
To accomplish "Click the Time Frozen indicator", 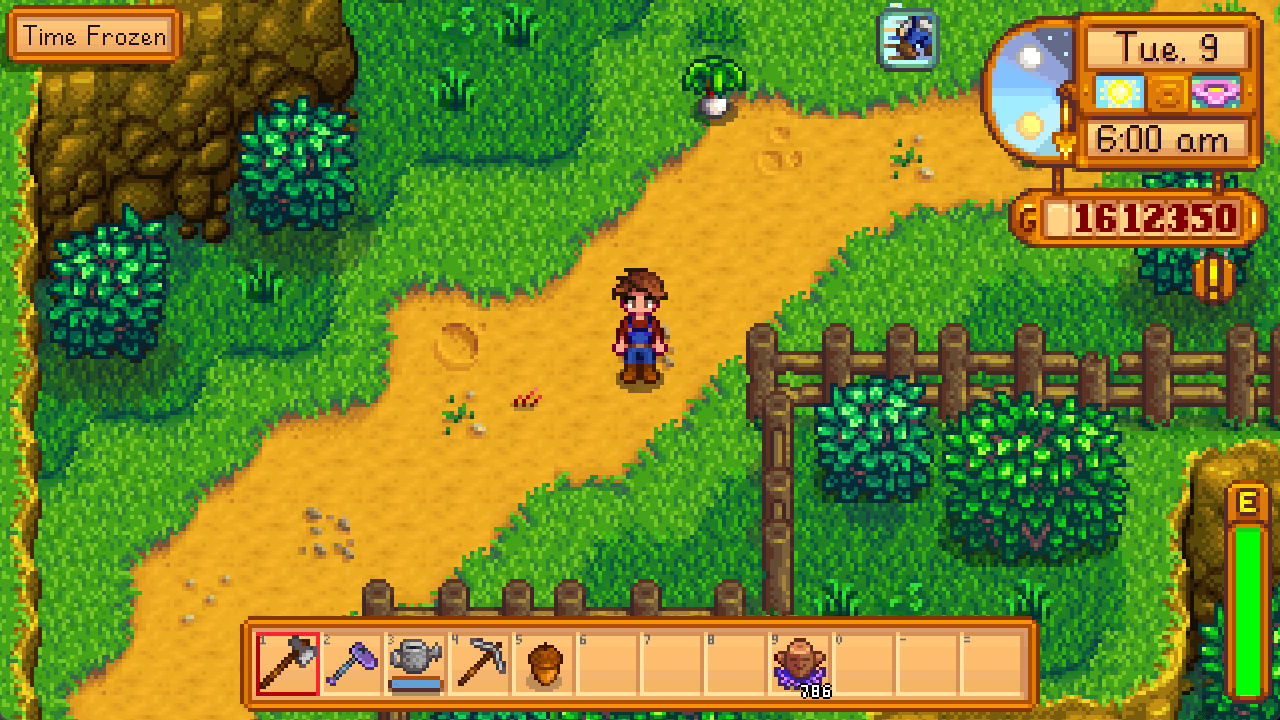I will tap(94, 37).
